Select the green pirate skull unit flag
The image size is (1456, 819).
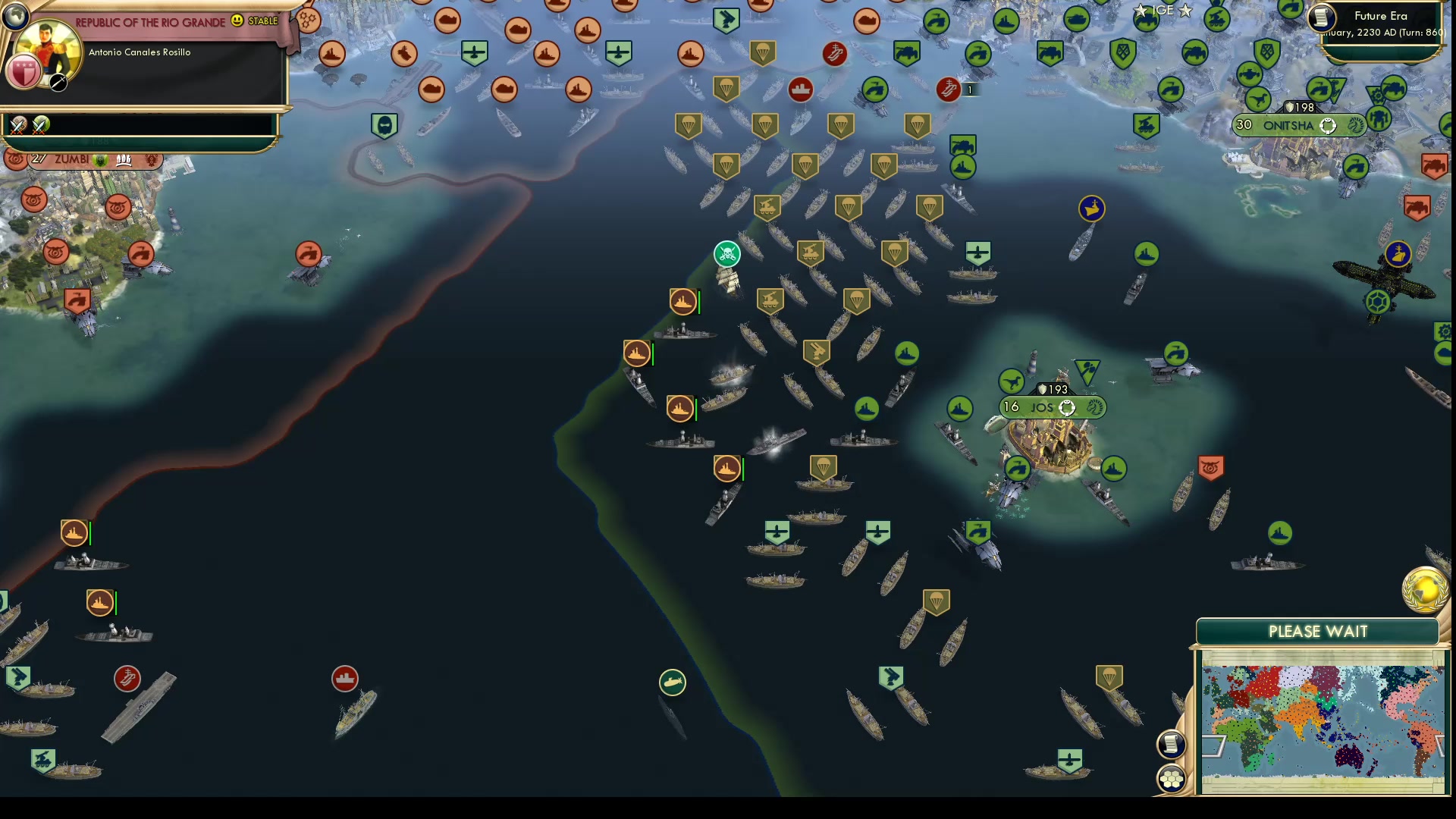pyautogui.click(x=726, y=255)
